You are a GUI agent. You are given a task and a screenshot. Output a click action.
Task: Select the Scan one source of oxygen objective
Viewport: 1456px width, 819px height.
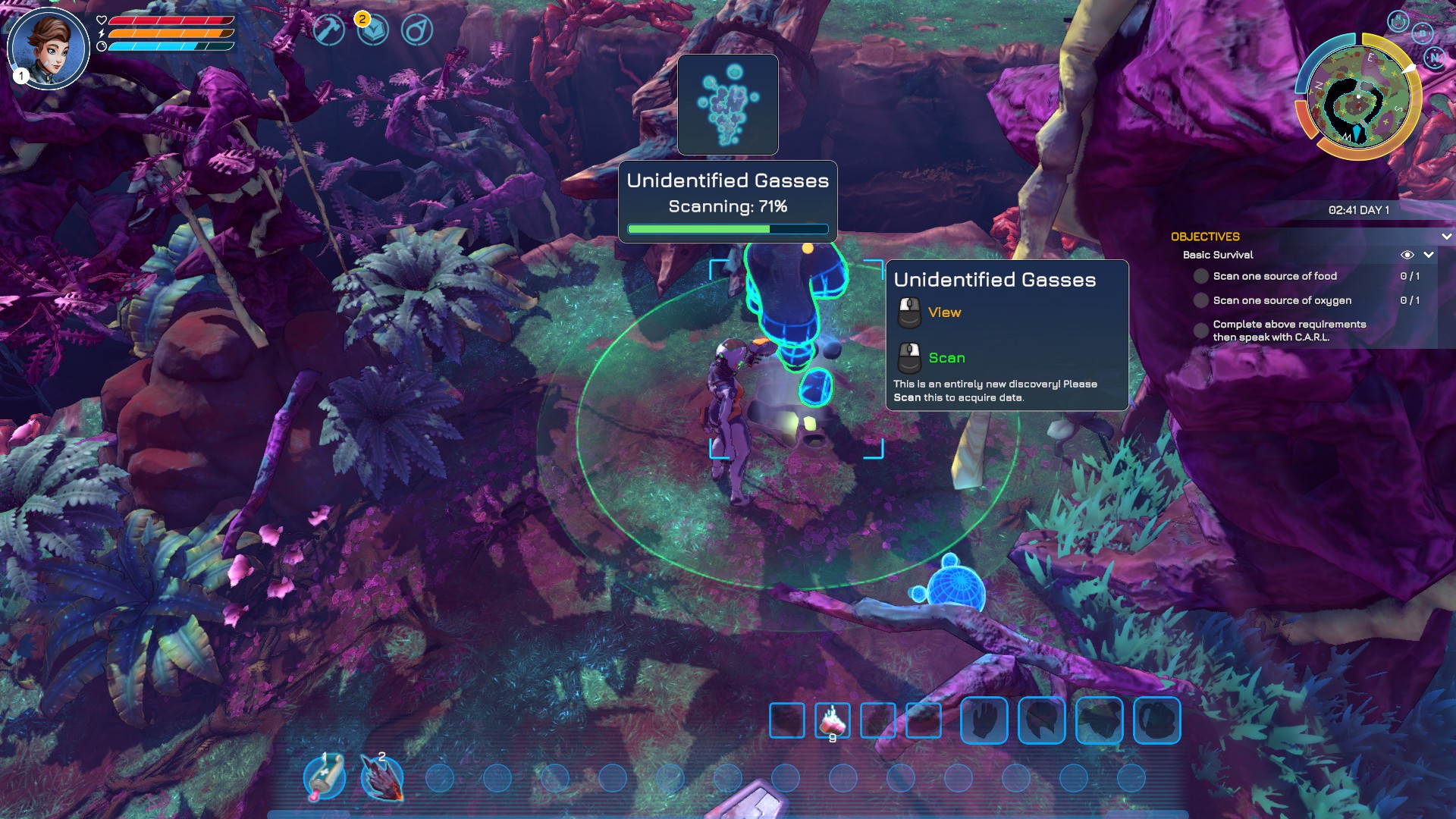point(1282,300)
